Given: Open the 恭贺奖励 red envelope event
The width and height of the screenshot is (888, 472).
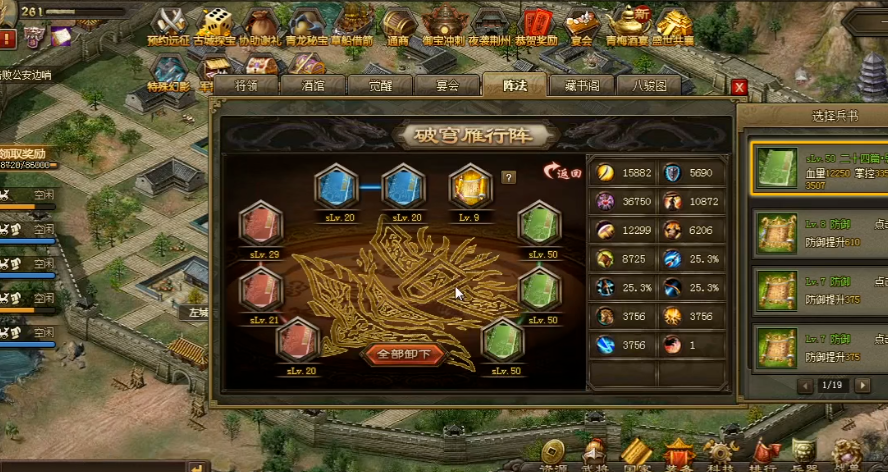Looking at the screenshot, I should click(536, 25).
